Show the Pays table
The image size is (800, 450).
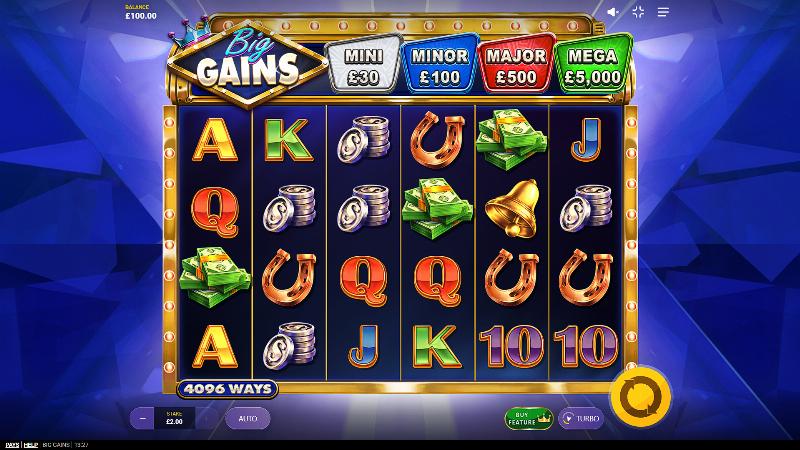(12, 445)
